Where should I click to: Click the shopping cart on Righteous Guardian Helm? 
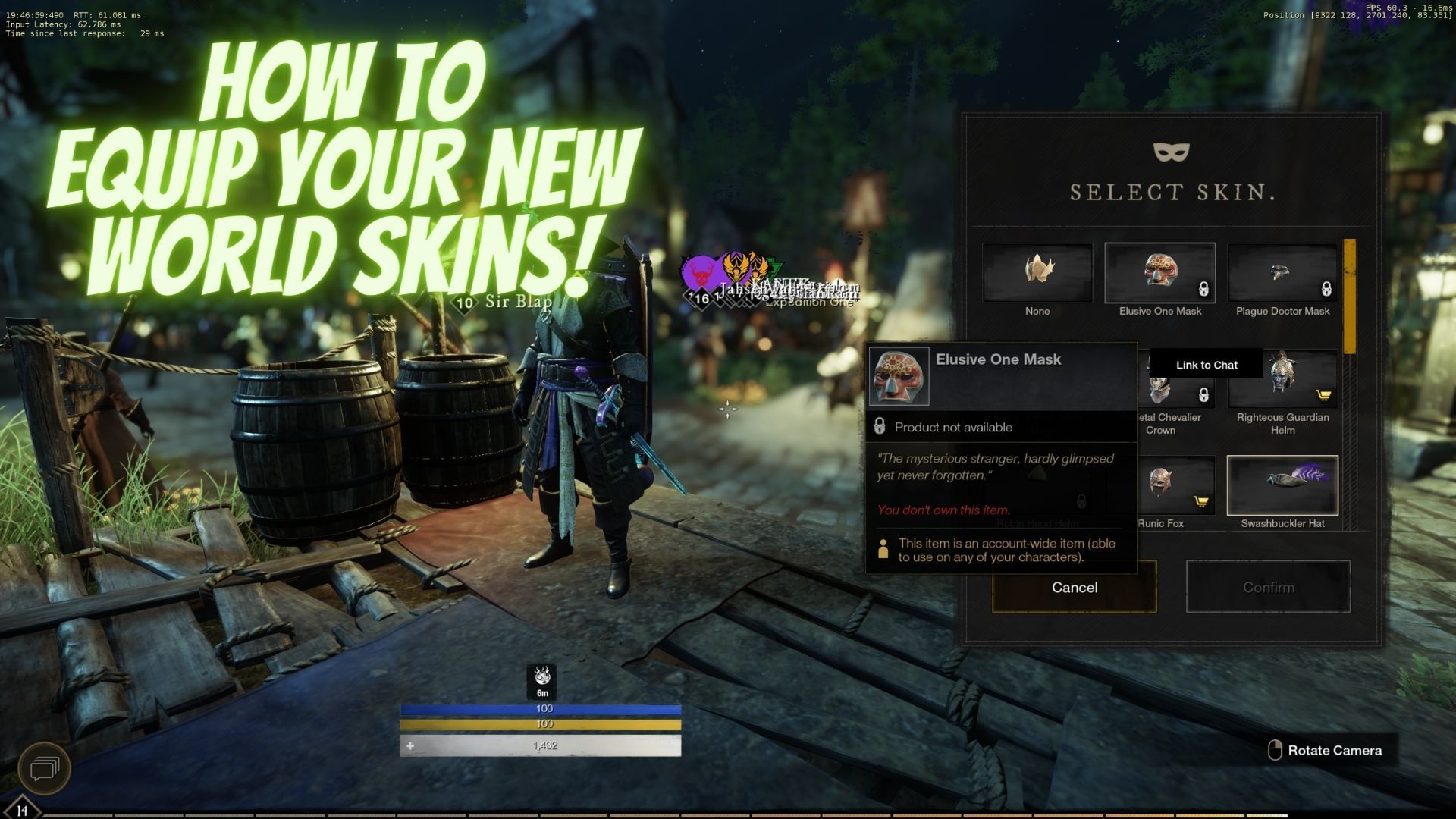pyautogui.click(x=1323, y=396)
